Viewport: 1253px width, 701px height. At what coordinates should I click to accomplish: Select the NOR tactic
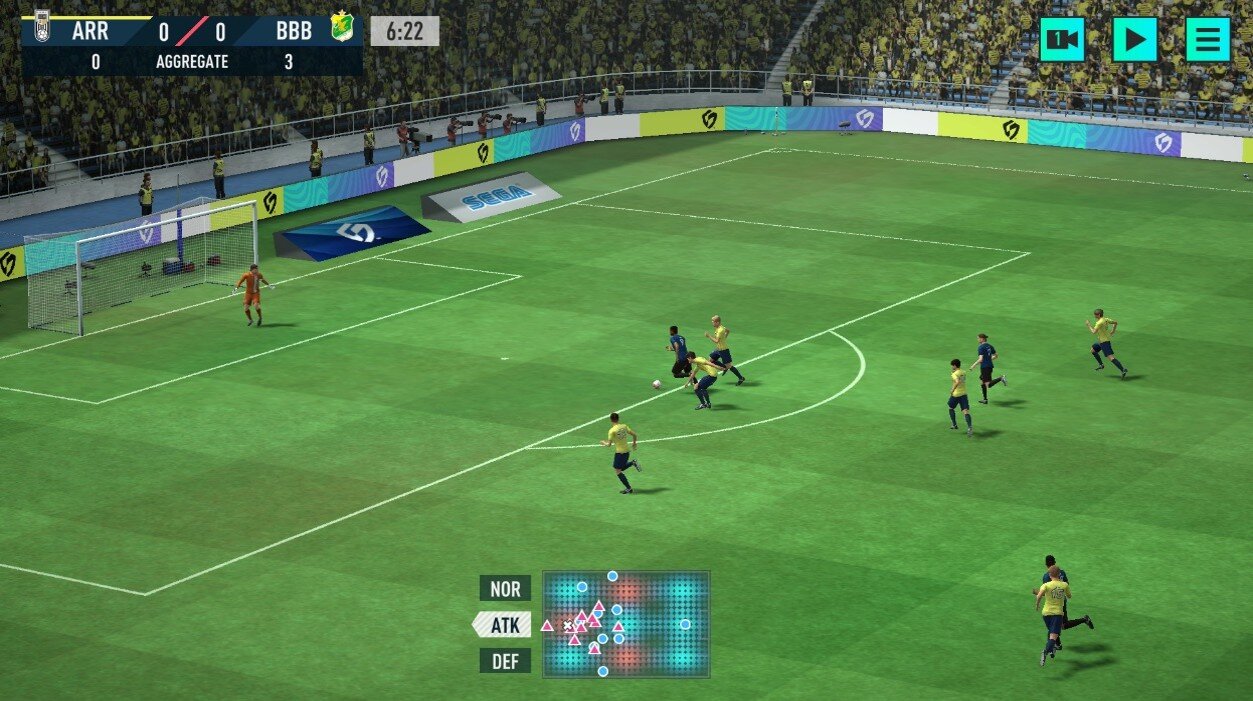click(x=505, y=588)
